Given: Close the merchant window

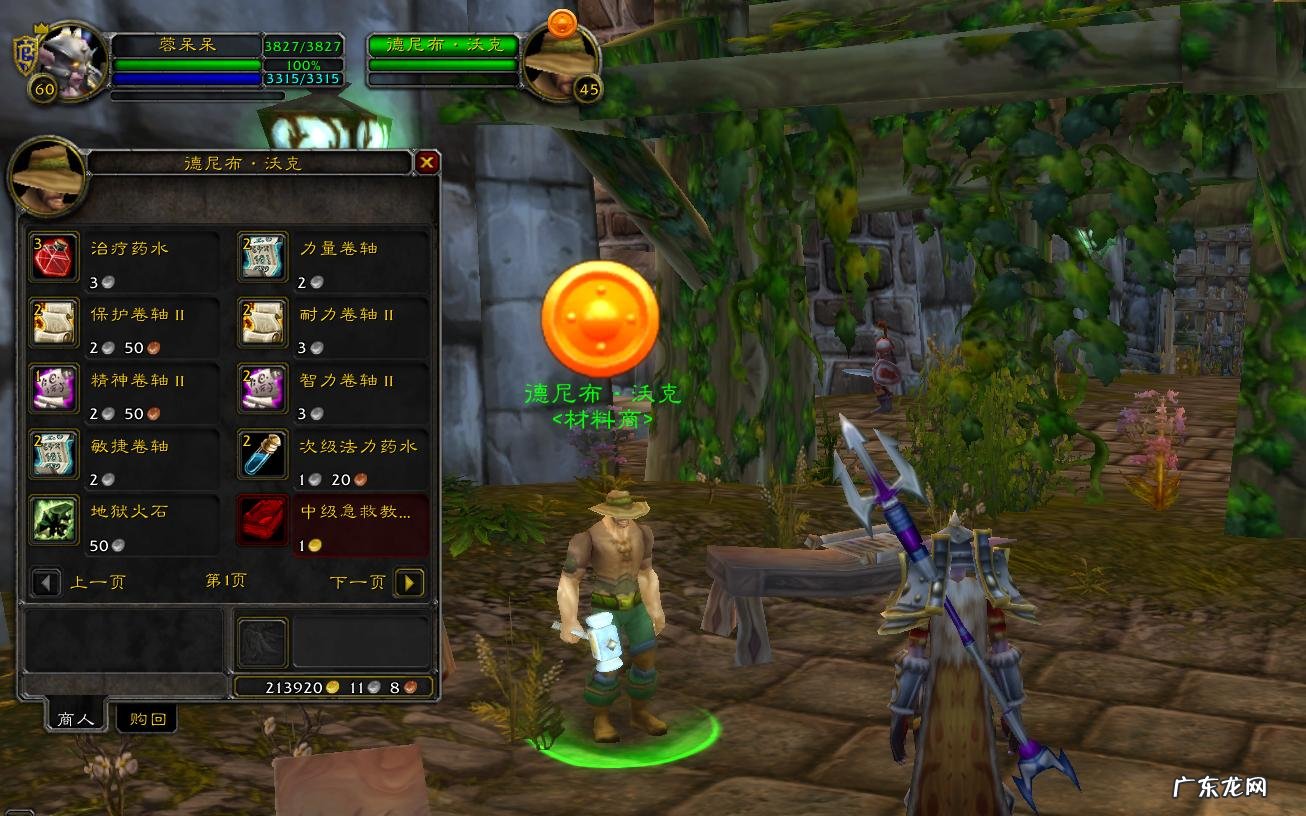Looking at the screenshot, I should coord(427,162).
